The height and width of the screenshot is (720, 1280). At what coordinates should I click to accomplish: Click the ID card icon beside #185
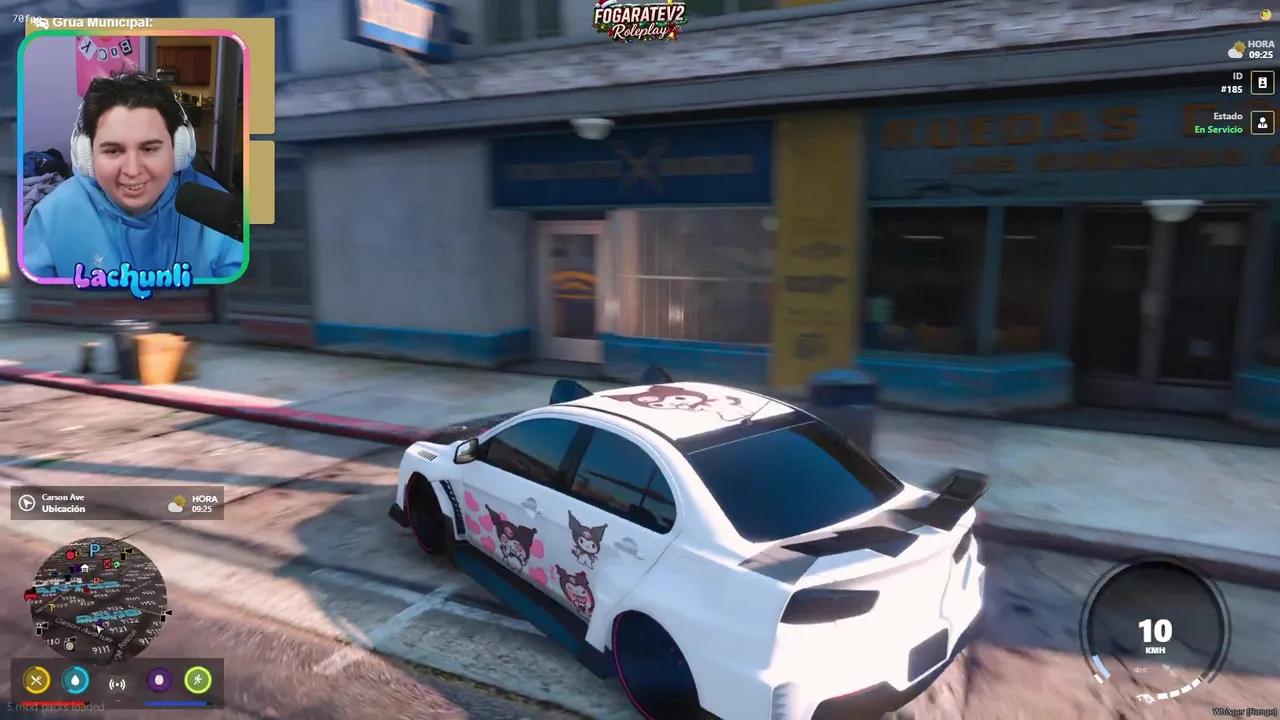[x=1262, y=82]
